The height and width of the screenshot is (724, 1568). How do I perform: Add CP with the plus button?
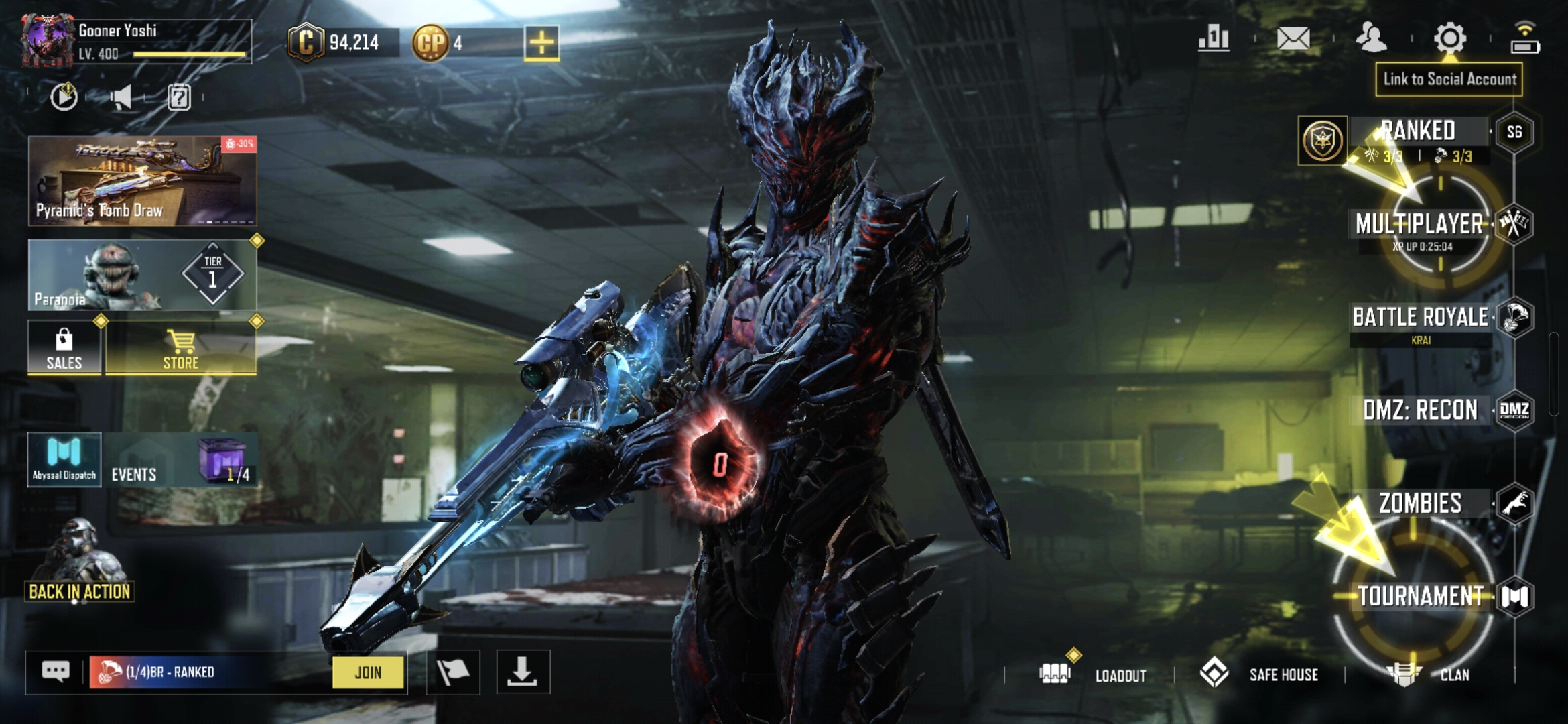[x=541, y=43]
